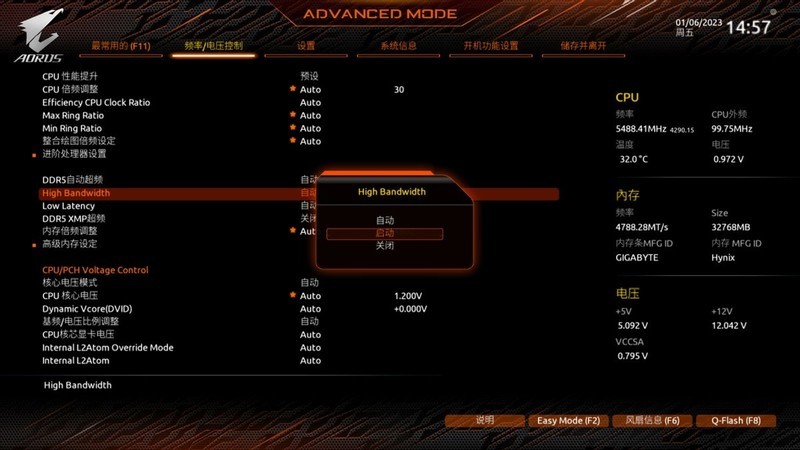Open the 开机功能设置 tab
This screenshot has width=800, height=450.
point(491,46)
